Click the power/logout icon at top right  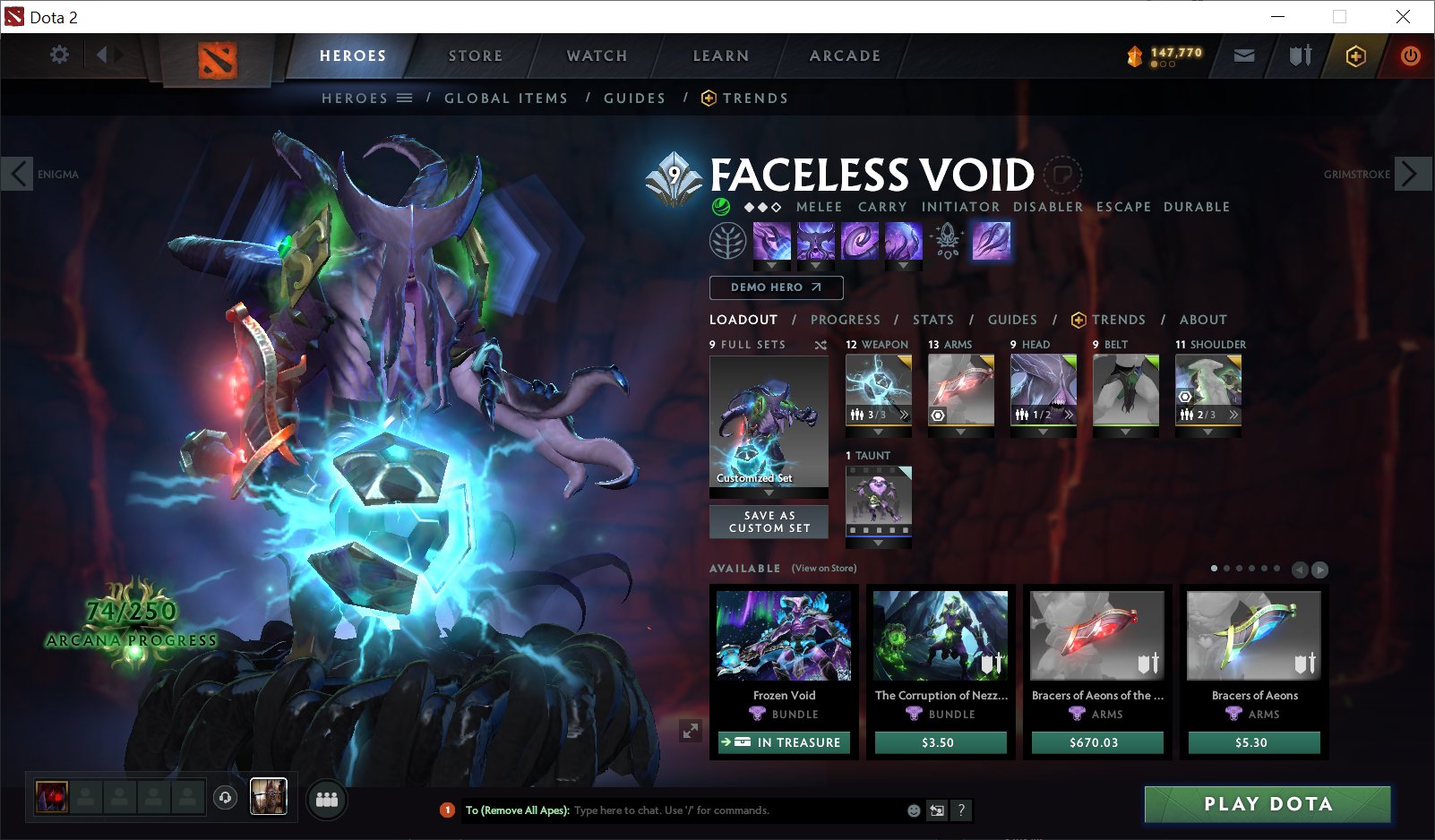click(x=1409, y=56)
